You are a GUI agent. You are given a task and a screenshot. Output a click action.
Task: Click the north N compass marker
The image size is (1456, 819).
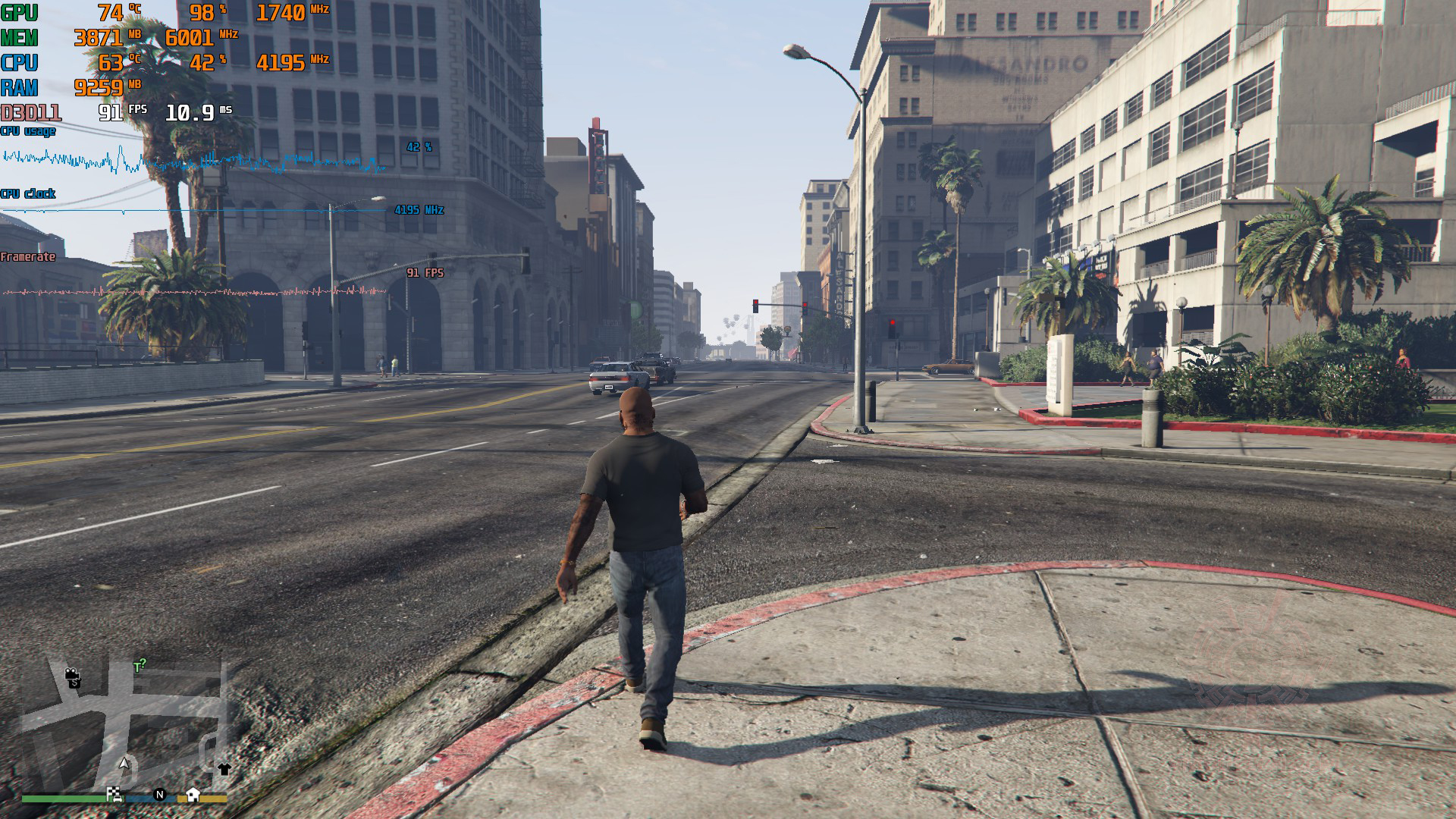(159, 795)
